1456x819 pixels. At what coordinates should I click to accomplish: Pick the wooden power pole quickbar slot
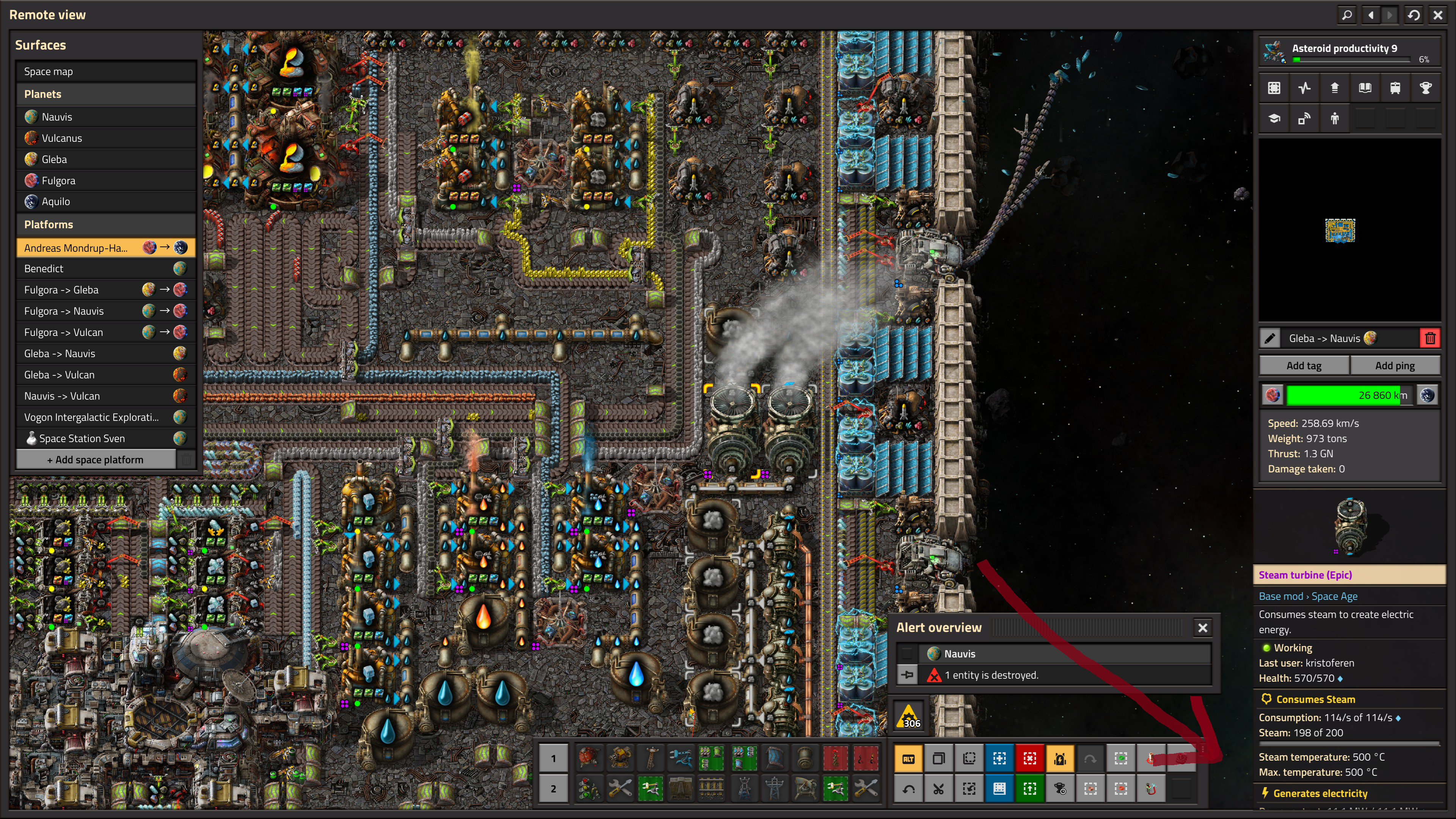tap(651, 758)
